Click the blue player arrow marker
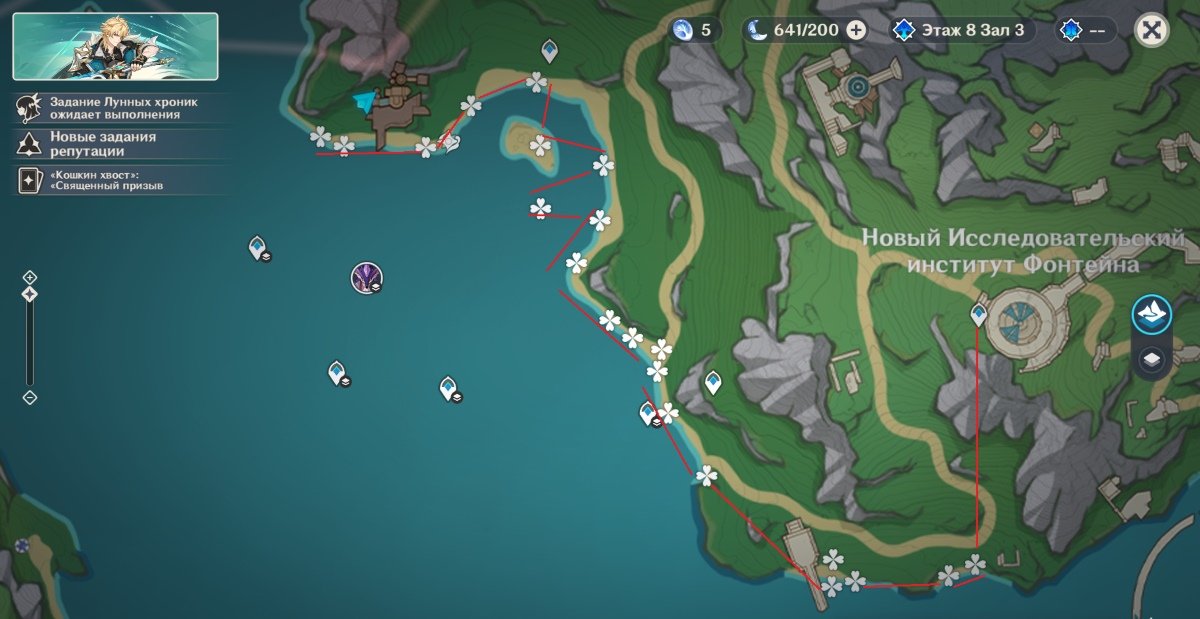Image resolution: width=1200 pixels, height=619 pixels. 365,101
